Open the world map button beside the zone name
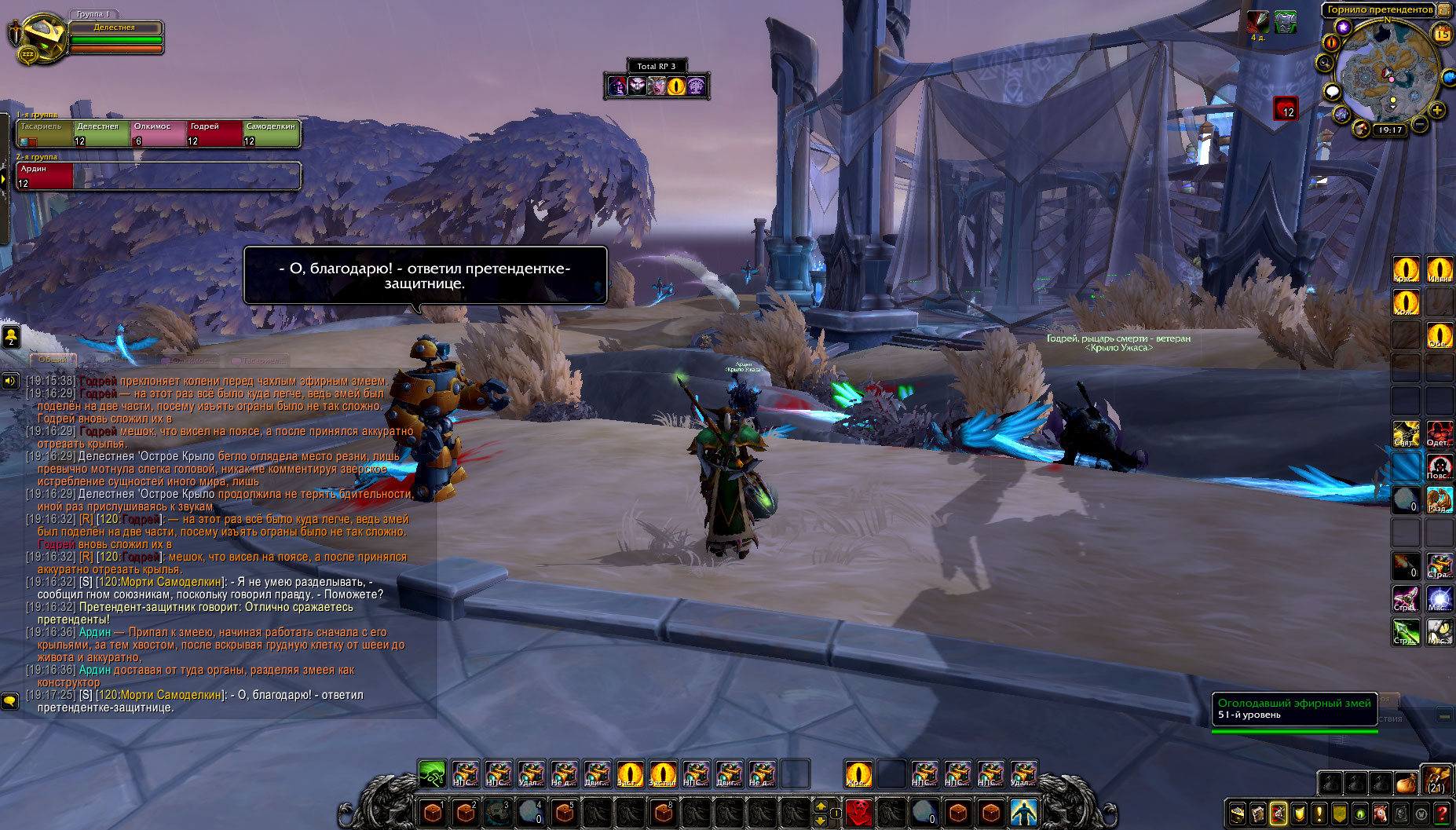 point(1443,10)
